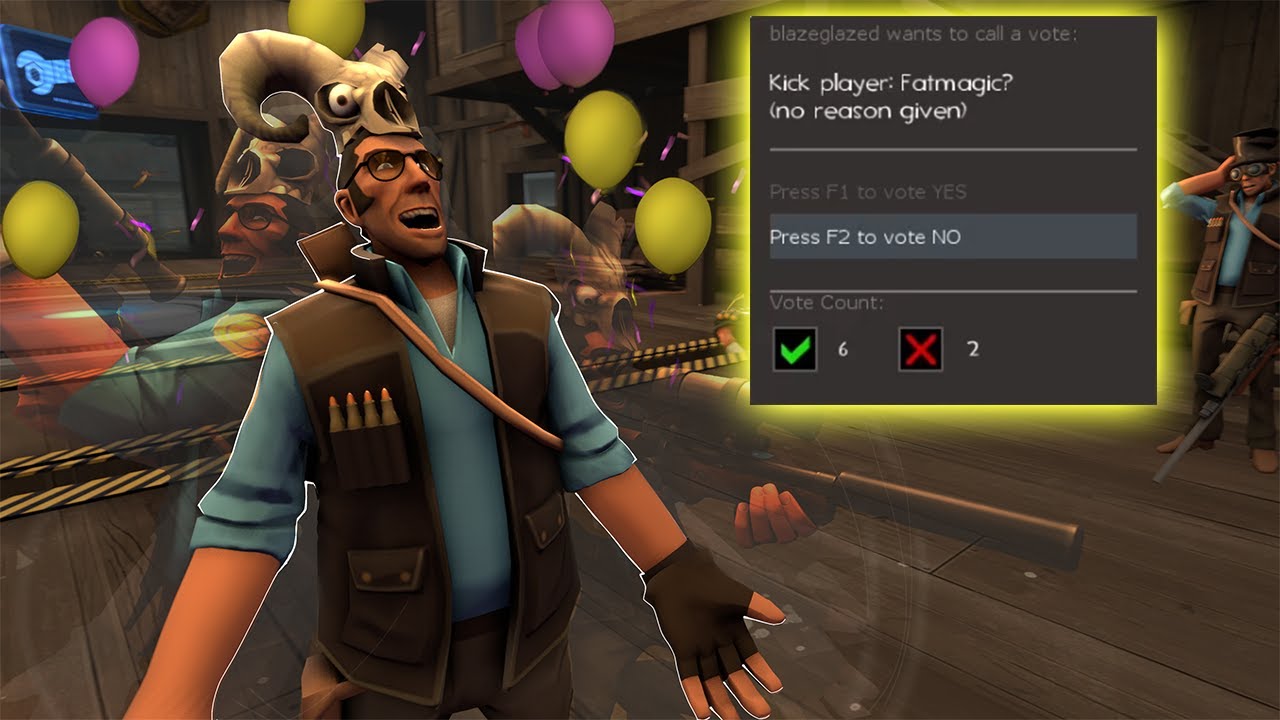The image size is (1280, 720).
Task: Choose the vote YES option
Action: [x=868, y=192]
